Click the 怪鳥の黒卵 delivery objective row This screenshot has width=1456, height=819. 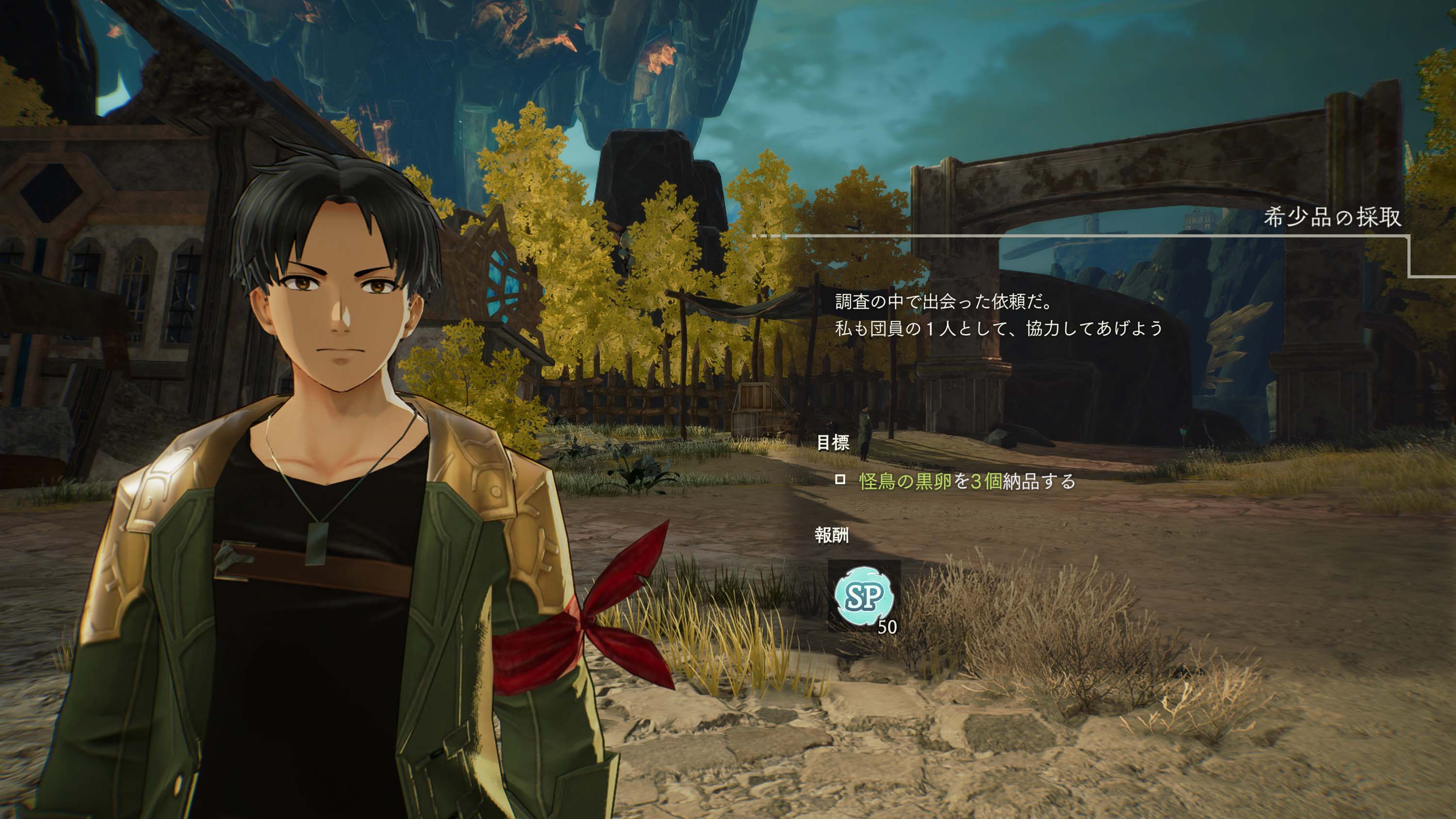tap(966, 481)
